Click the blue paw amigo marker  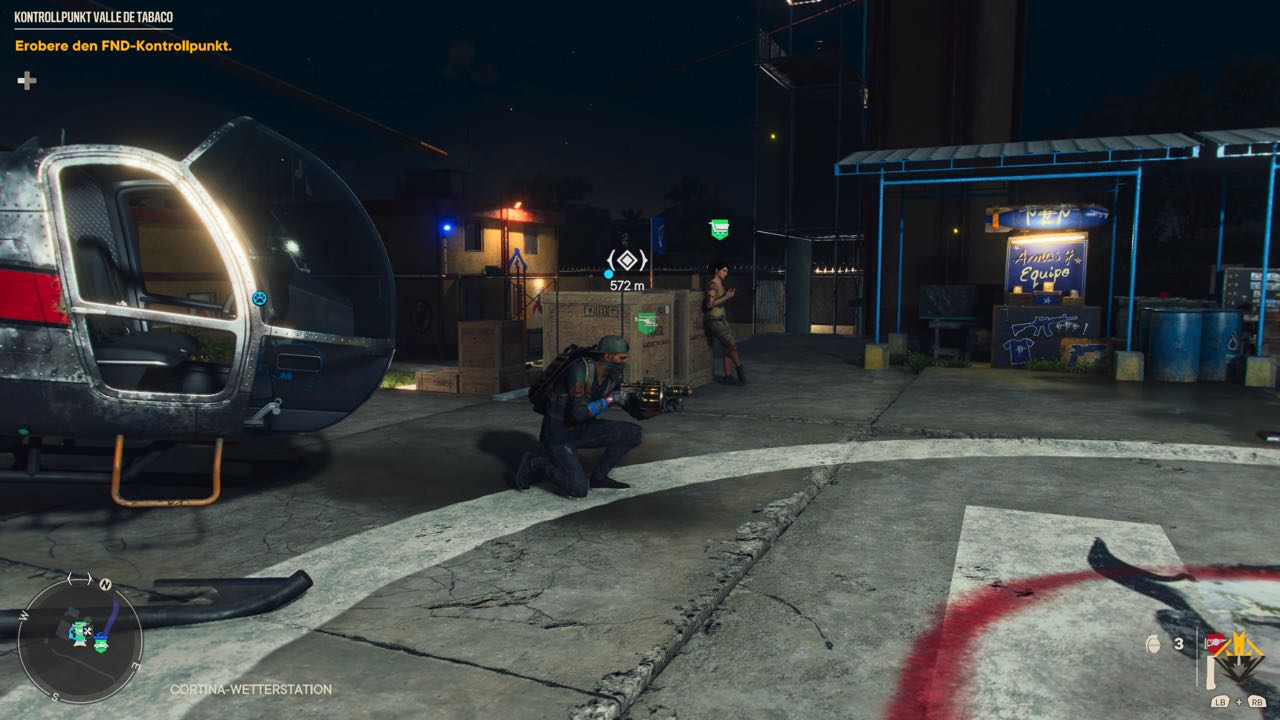click(259, 297)
